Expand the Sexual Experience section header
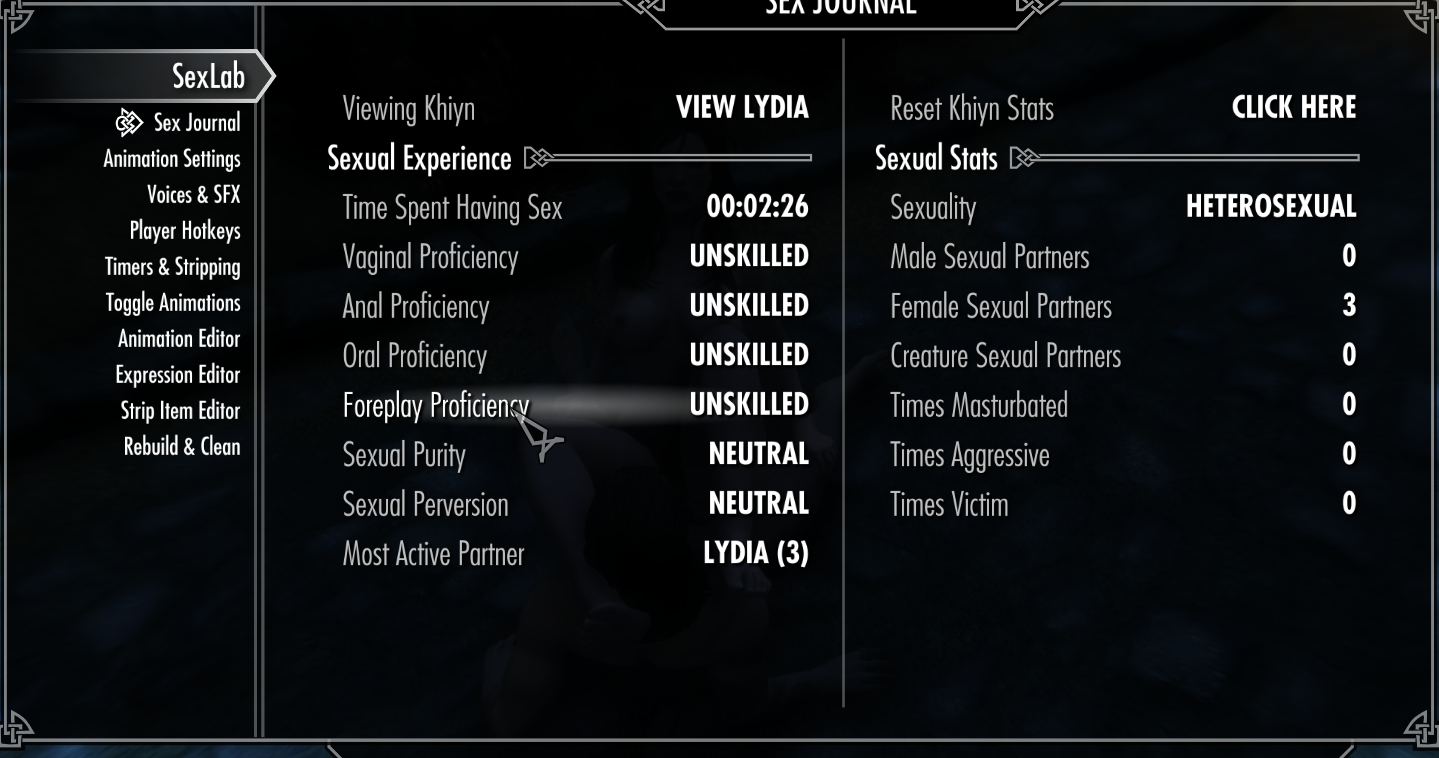The image size is (1439, 758). [x=417, y=158]
